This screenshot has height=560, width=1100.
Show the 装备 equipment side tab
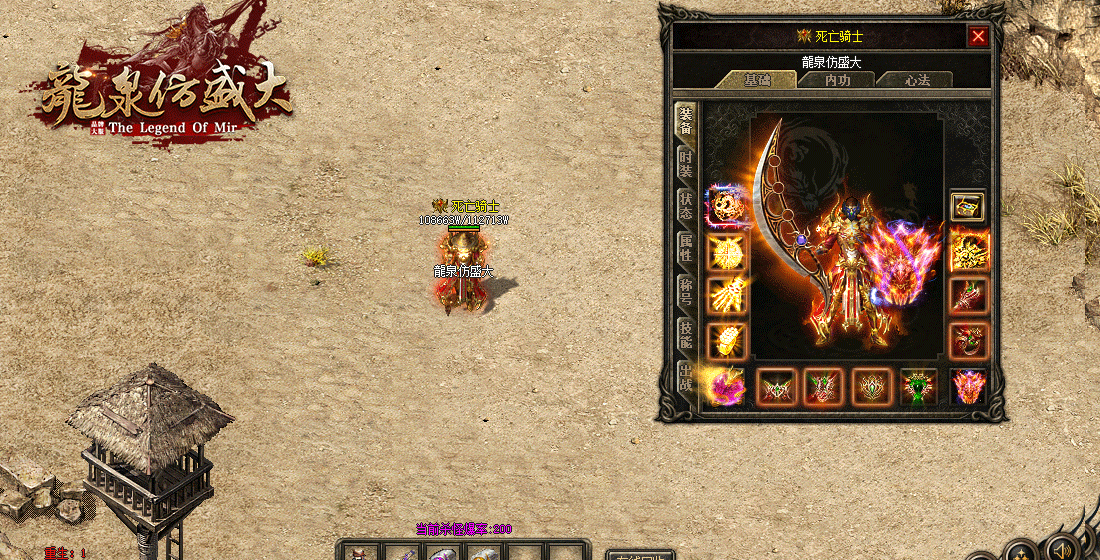(686, 122)
